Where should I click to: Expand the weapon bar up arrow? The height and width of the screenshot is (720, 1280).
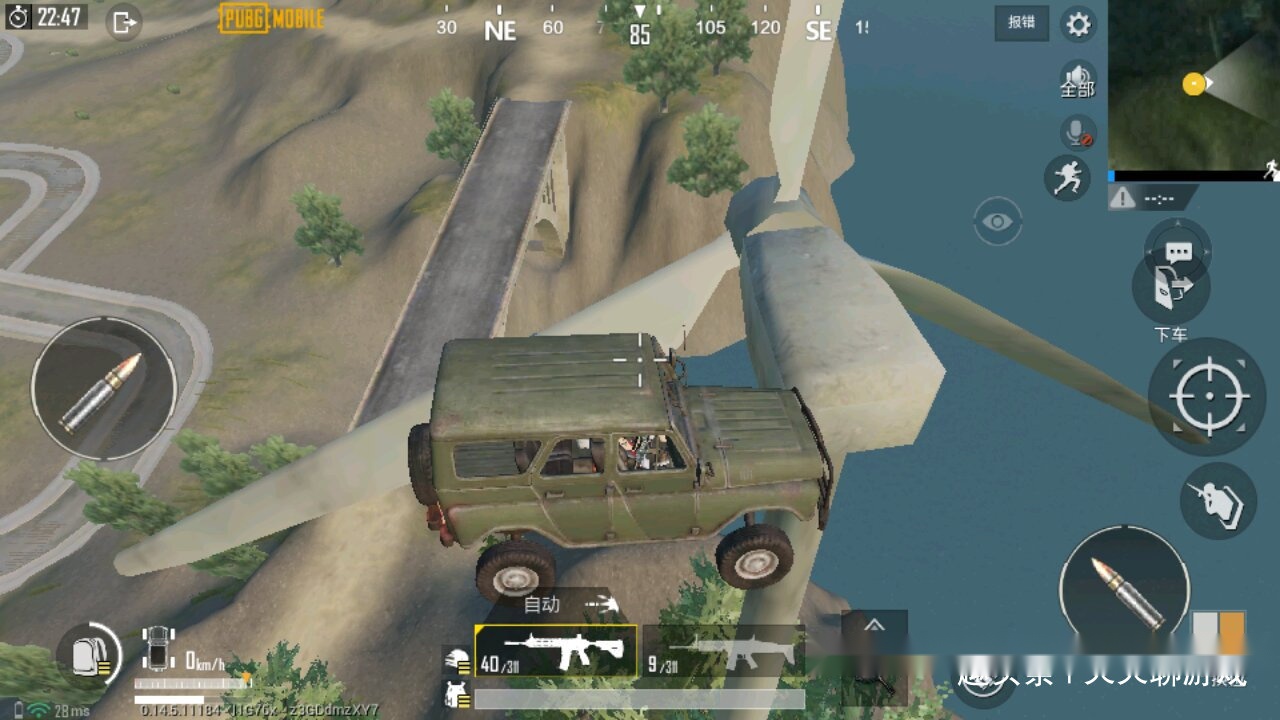[874, 626]
